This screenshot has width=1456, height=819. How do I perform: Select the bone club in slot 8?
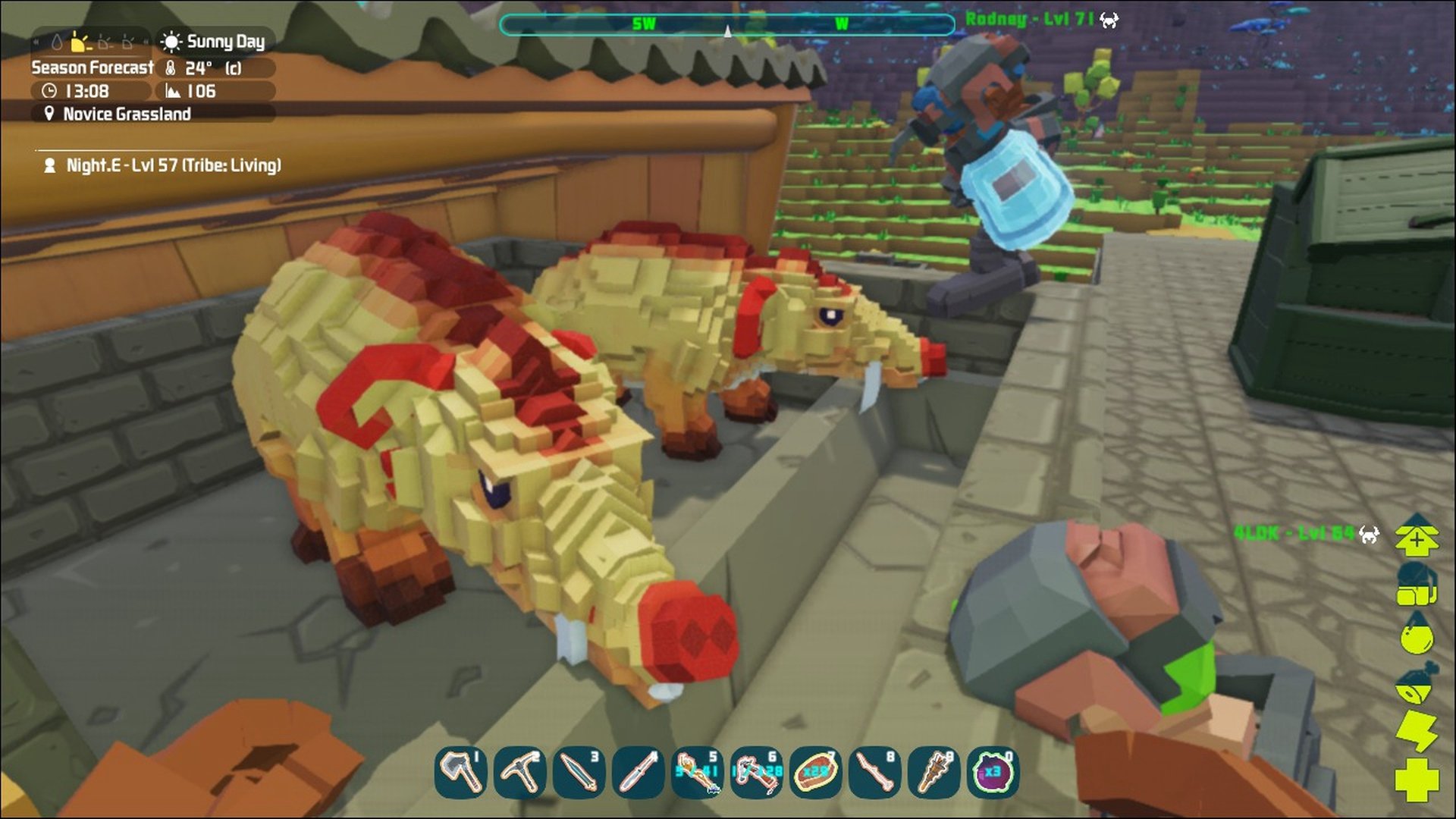pos(875,772)
